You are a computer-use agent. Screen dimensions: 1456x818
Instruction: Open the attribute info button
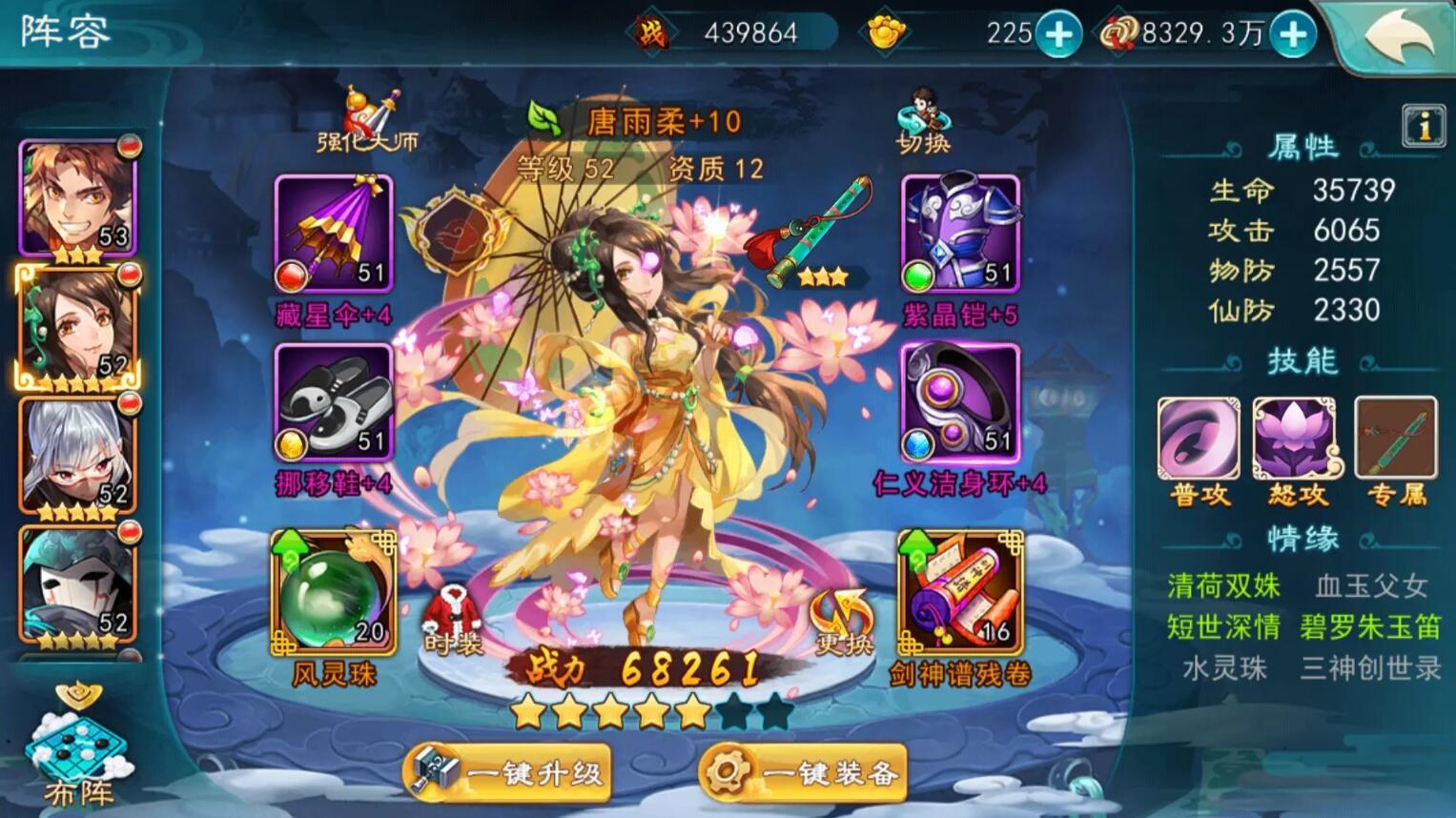pyautogui.click(x=1424, y=126)
